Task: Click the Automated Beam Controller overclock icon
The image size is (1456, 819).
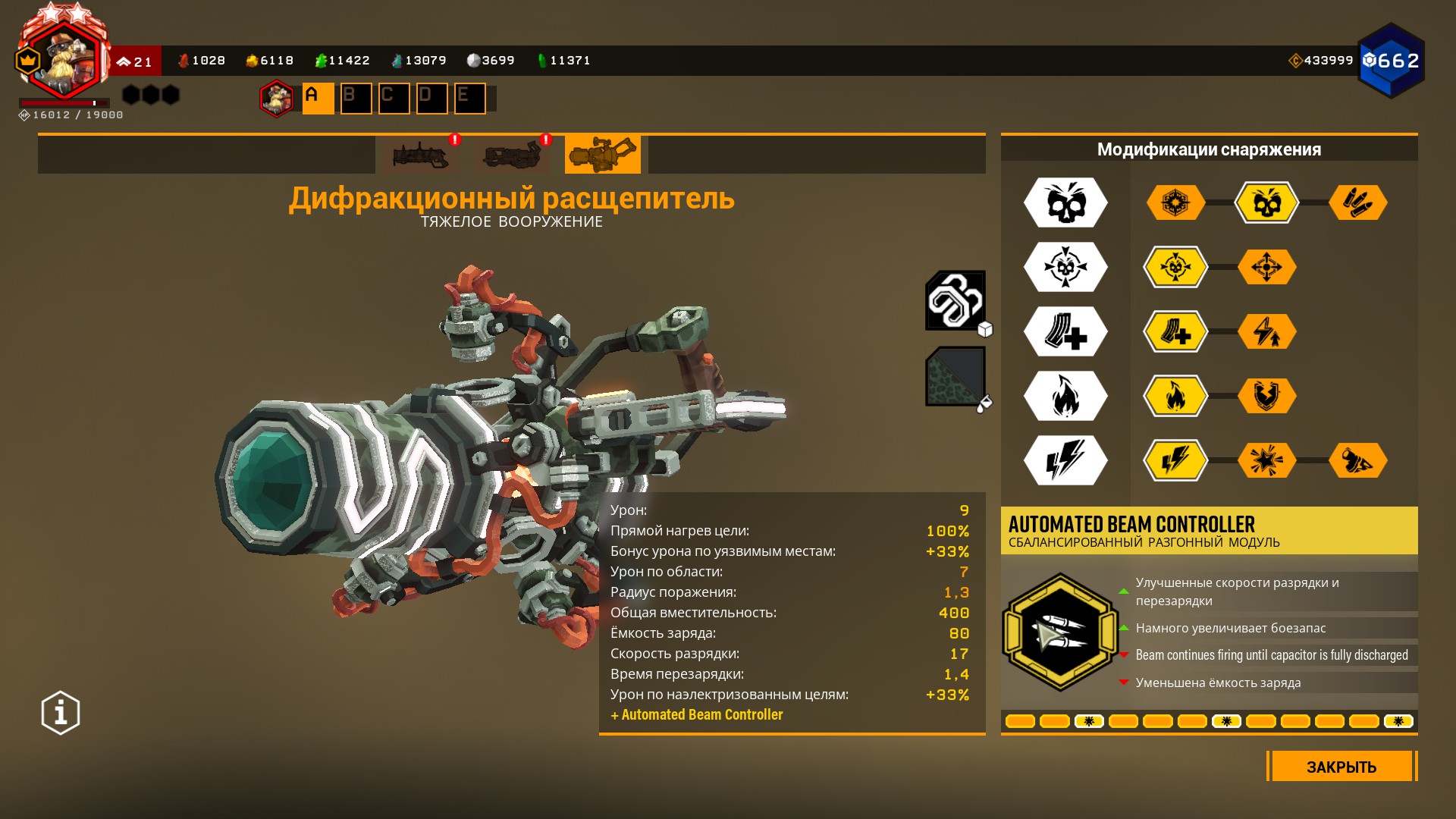Action: point(1060,632)
